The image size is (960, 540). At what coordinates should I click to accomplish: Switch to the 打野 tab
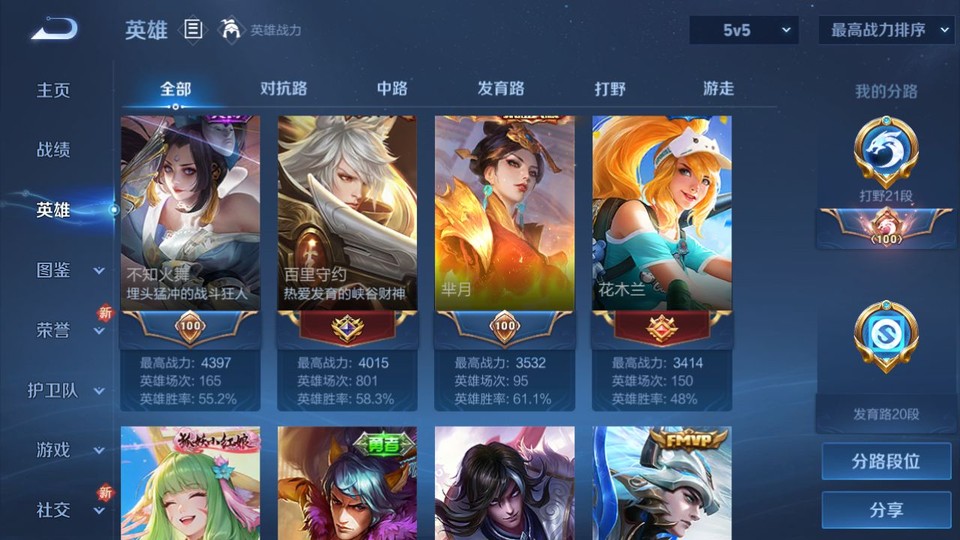click(x=610, y=89)
